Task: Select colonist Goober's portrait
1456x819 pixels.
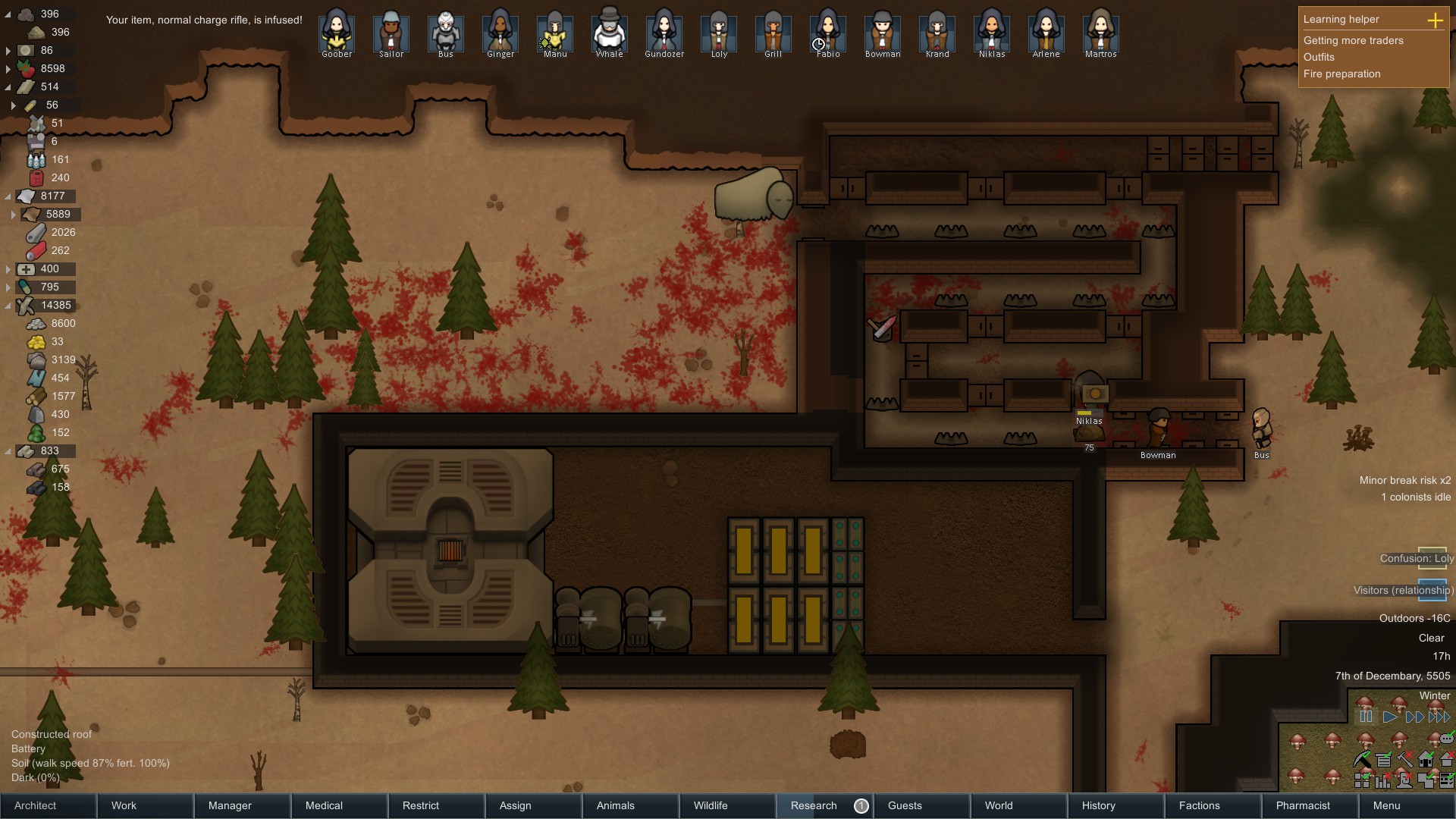Action: (x=337, y=33)
